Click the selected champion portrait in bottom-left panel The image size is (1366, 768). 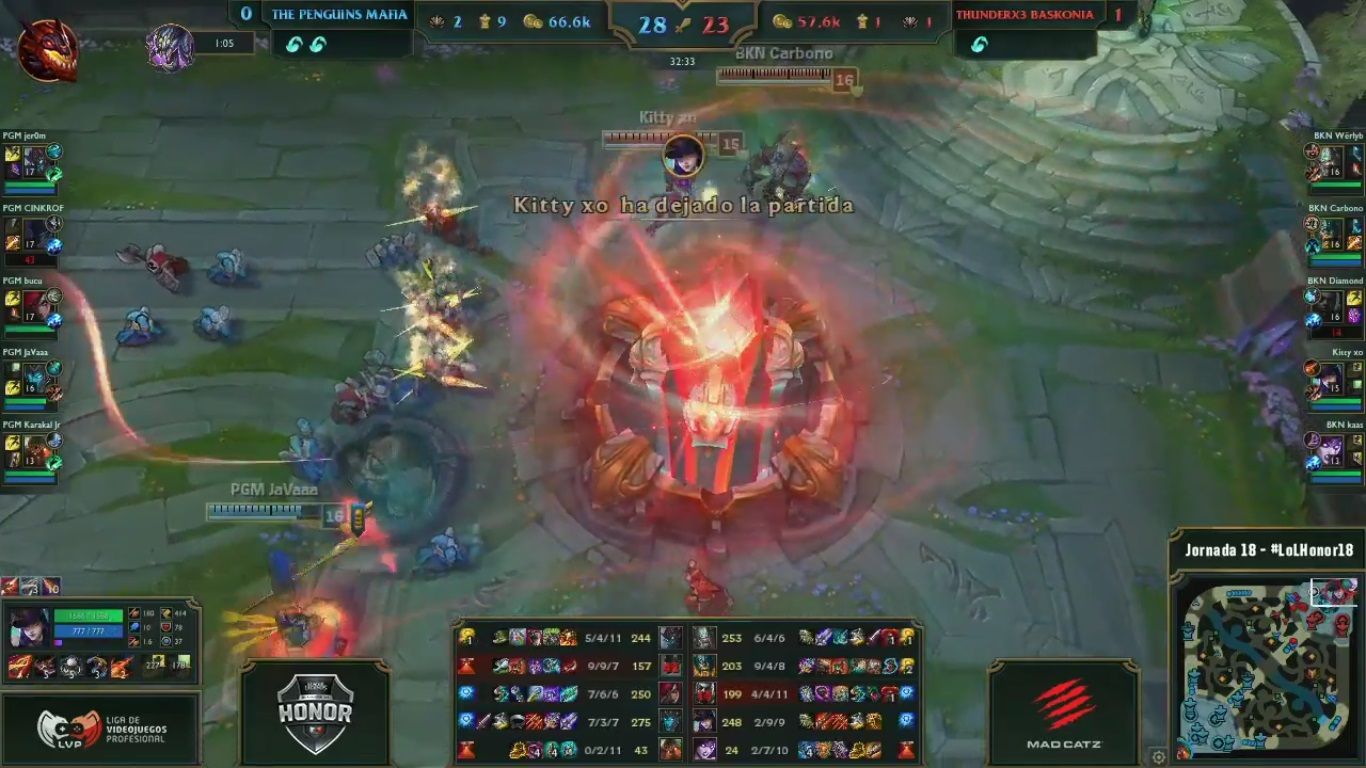(29, 627)
